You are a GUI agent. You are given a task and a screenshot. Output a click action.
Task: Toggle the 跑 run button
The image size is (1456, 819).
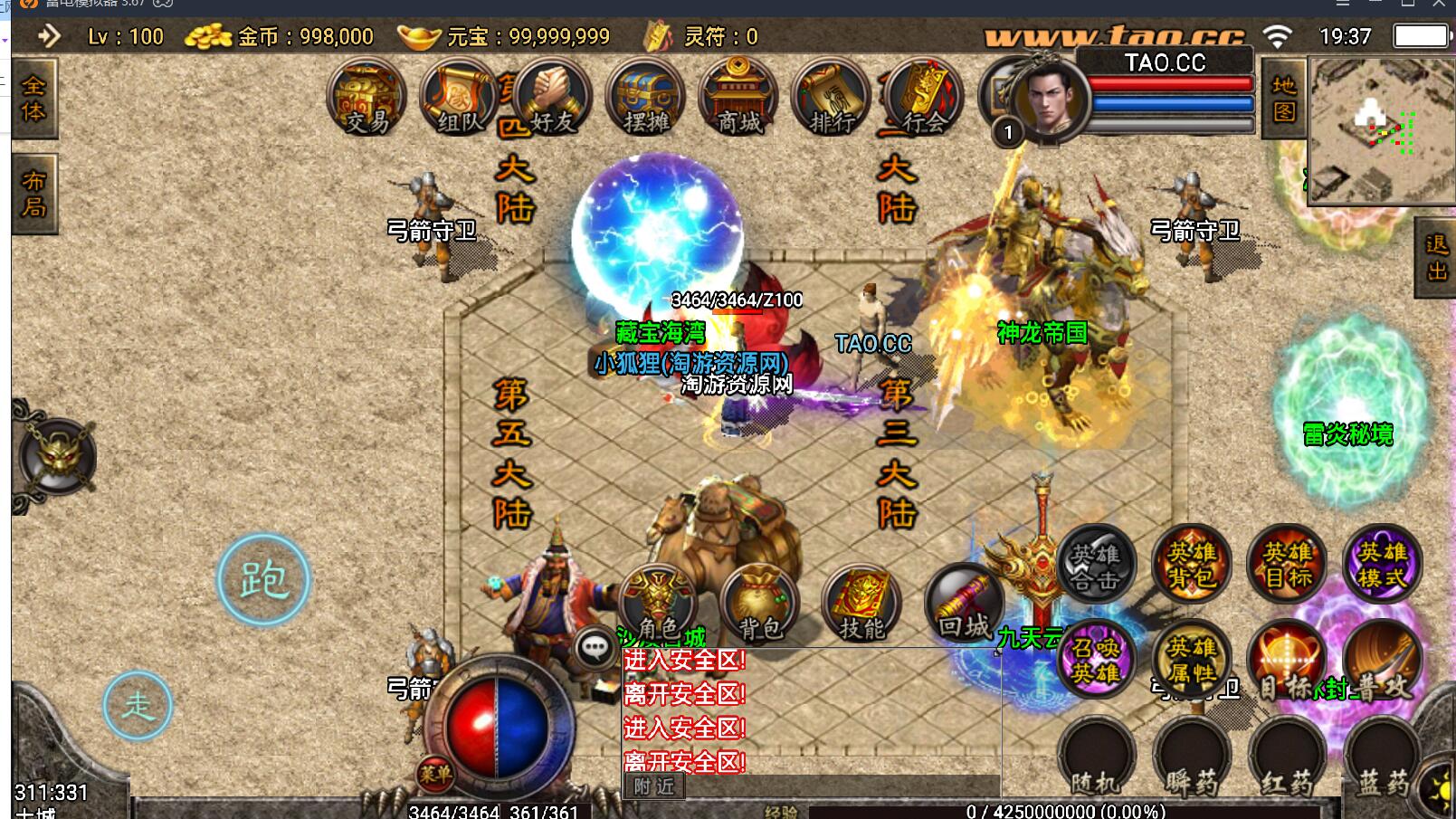tap(263, 580)
